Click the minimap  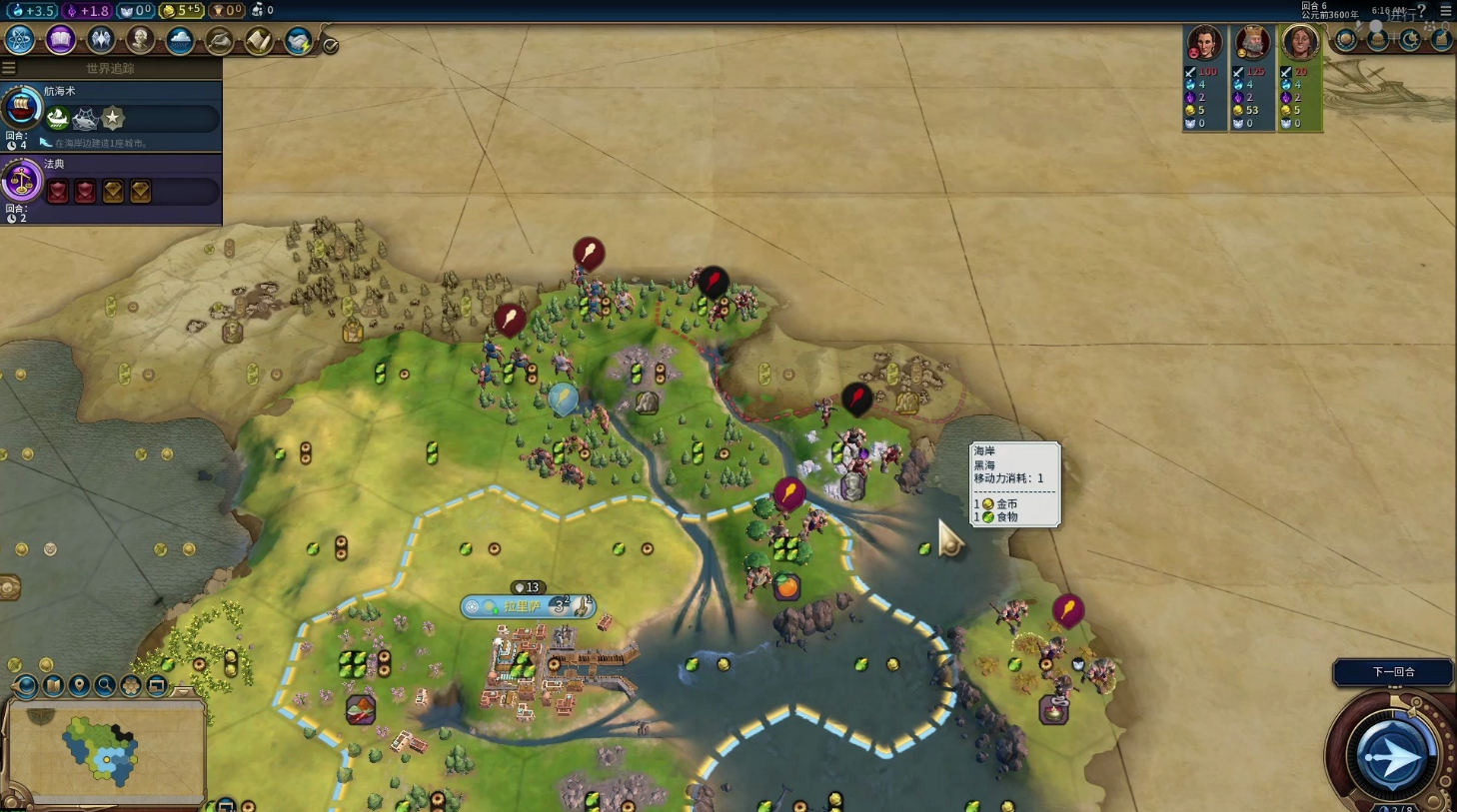pyautogui.click(x=105, y=750)
